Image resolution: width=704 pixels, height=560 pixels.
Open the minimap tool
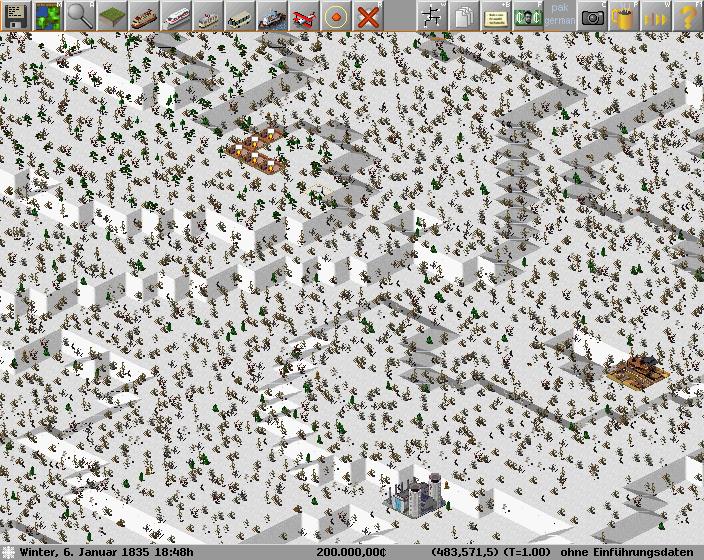point(47,15)
